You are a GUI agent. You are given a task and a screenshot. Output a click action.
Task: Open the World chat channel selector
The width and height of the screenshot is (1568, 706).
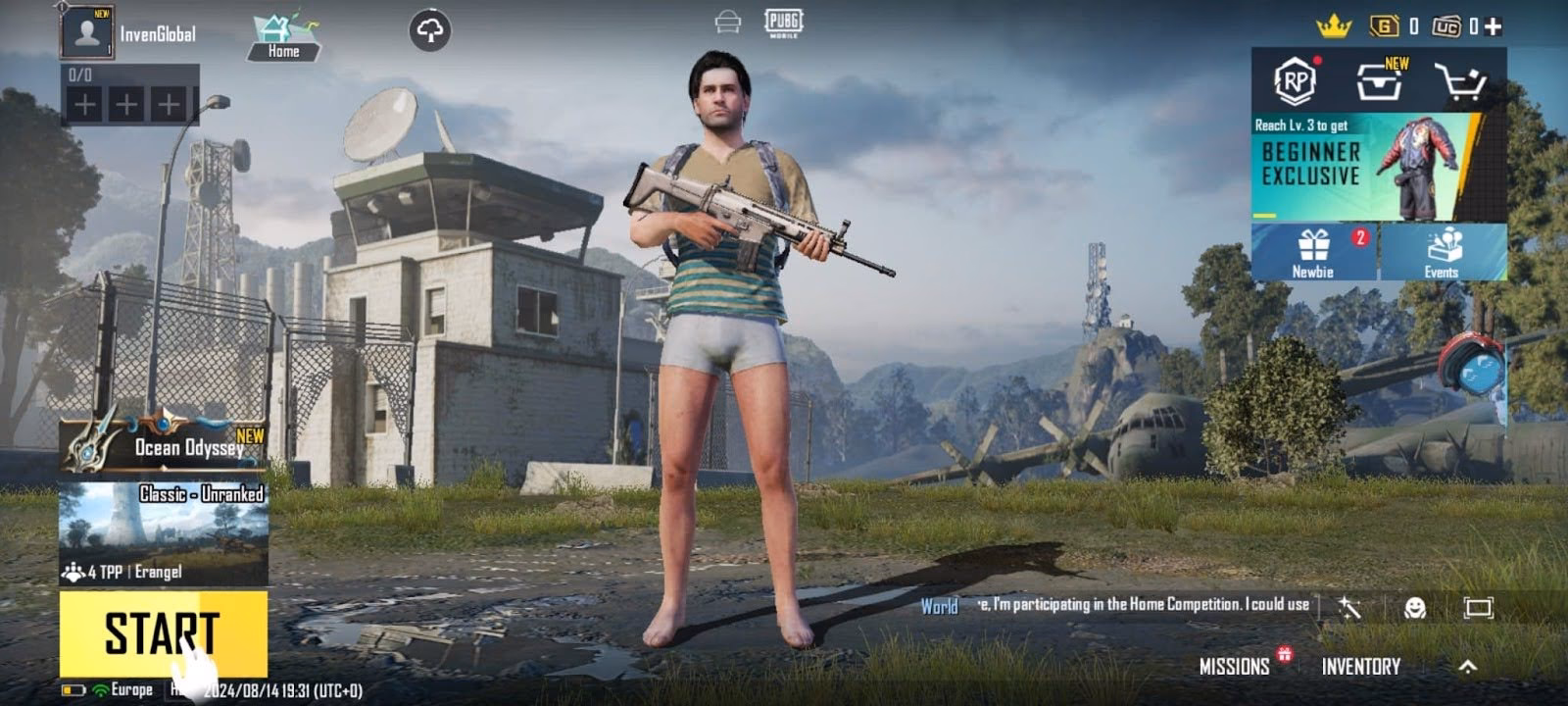coord(939,608)
